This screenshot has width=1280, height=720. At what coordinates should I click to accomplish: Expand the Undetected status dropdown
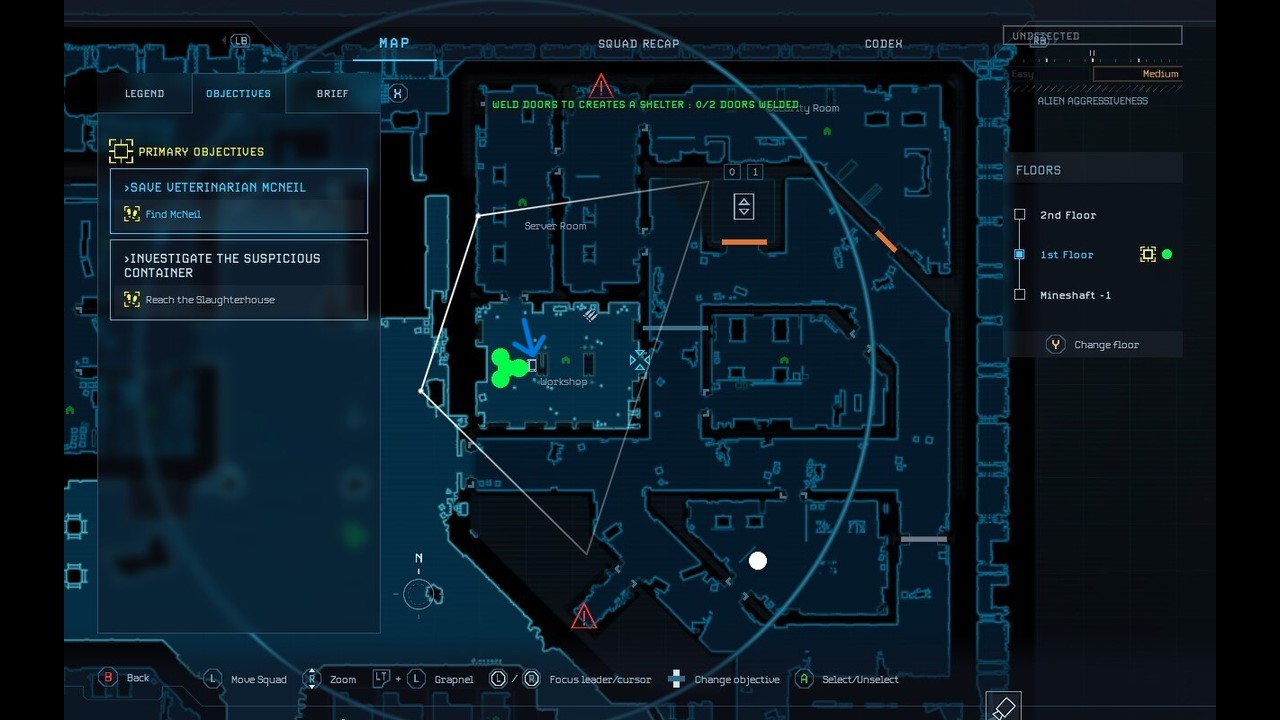[1093, 34]
